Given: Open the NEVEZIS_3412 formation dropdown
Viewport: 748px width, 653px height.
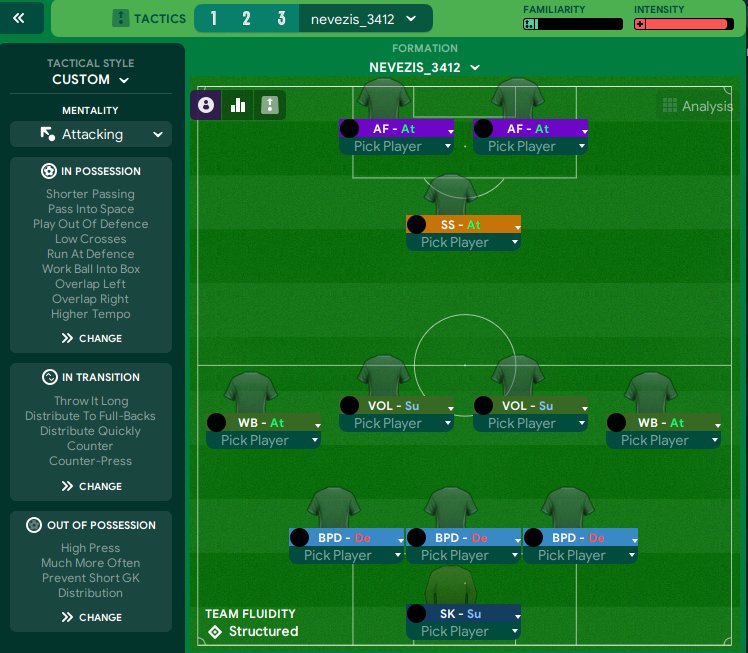Looking at the screenshot, I should [425, 68].
